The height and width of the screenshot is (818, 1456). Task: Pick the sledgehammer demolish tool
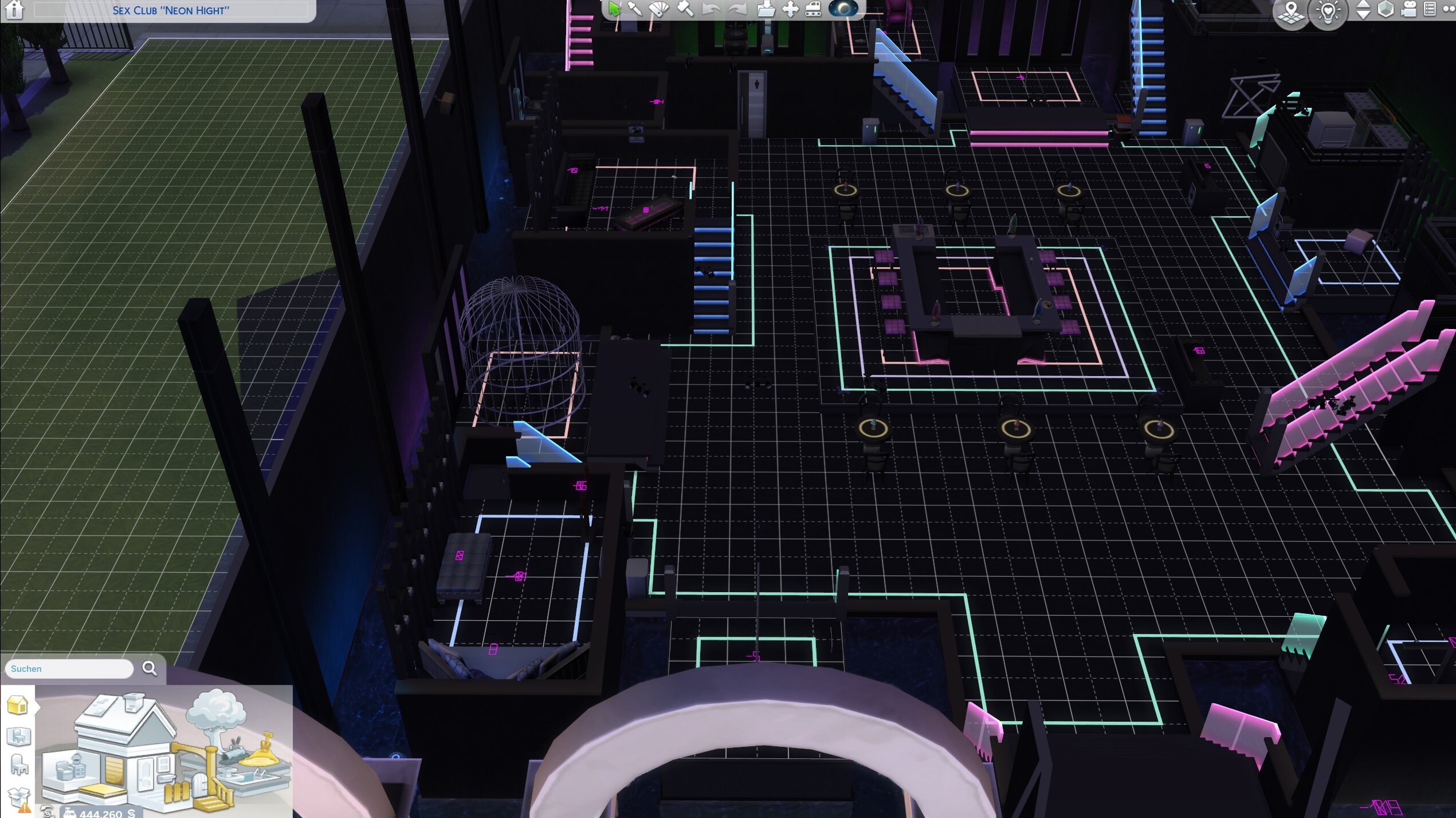point(685,9)
